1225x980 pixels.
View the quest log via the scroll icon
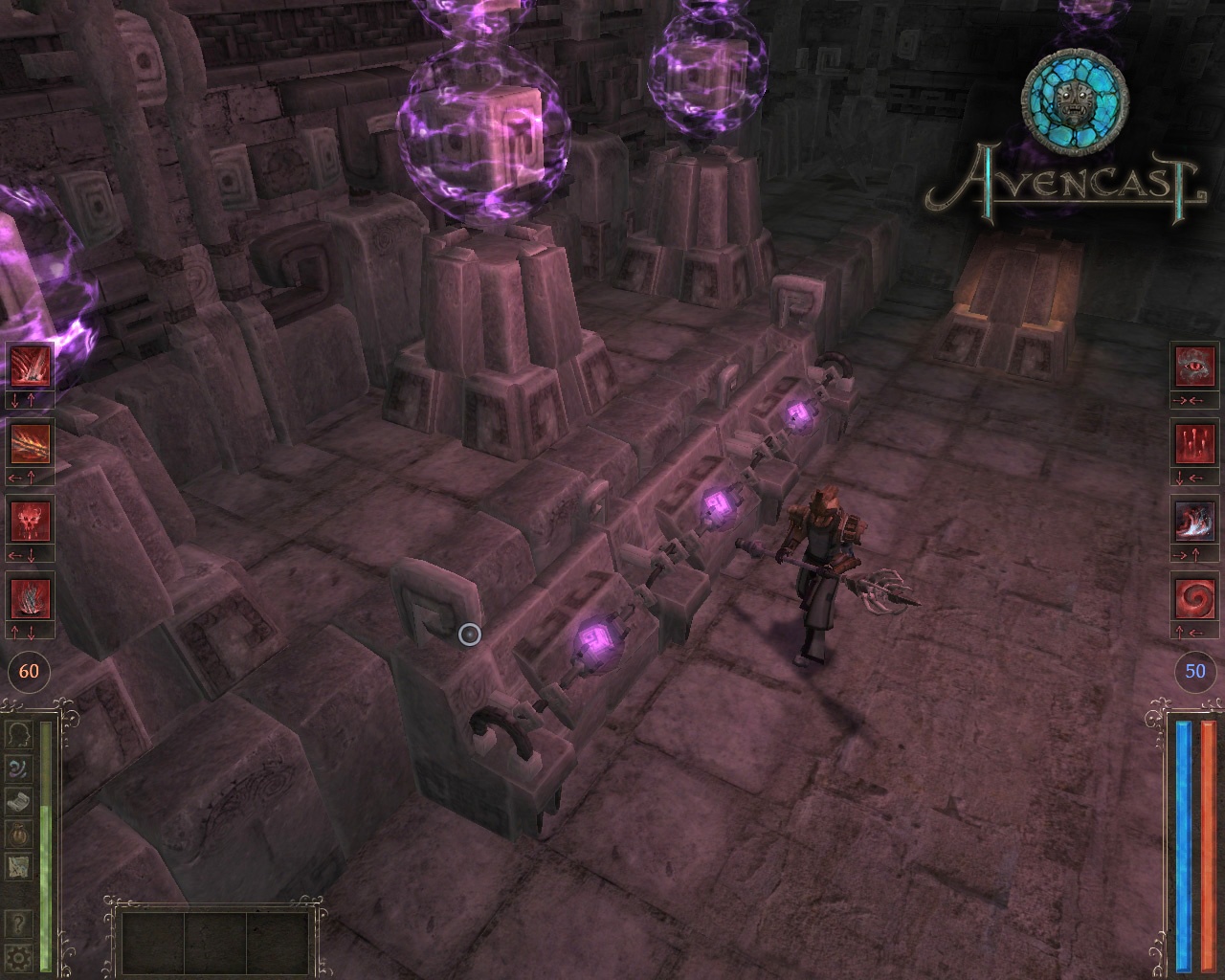[19, 799]
